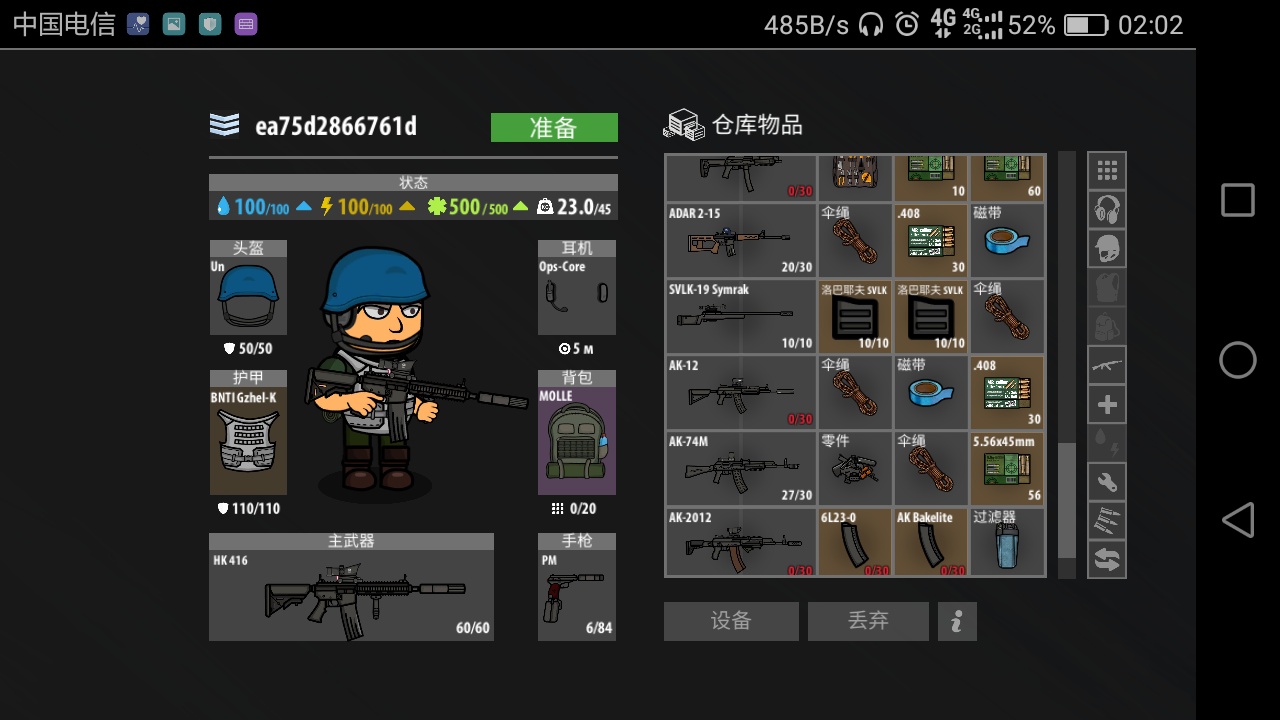
Task: Filter warehouse by the rifle icon
Action: coord(1107,364)
